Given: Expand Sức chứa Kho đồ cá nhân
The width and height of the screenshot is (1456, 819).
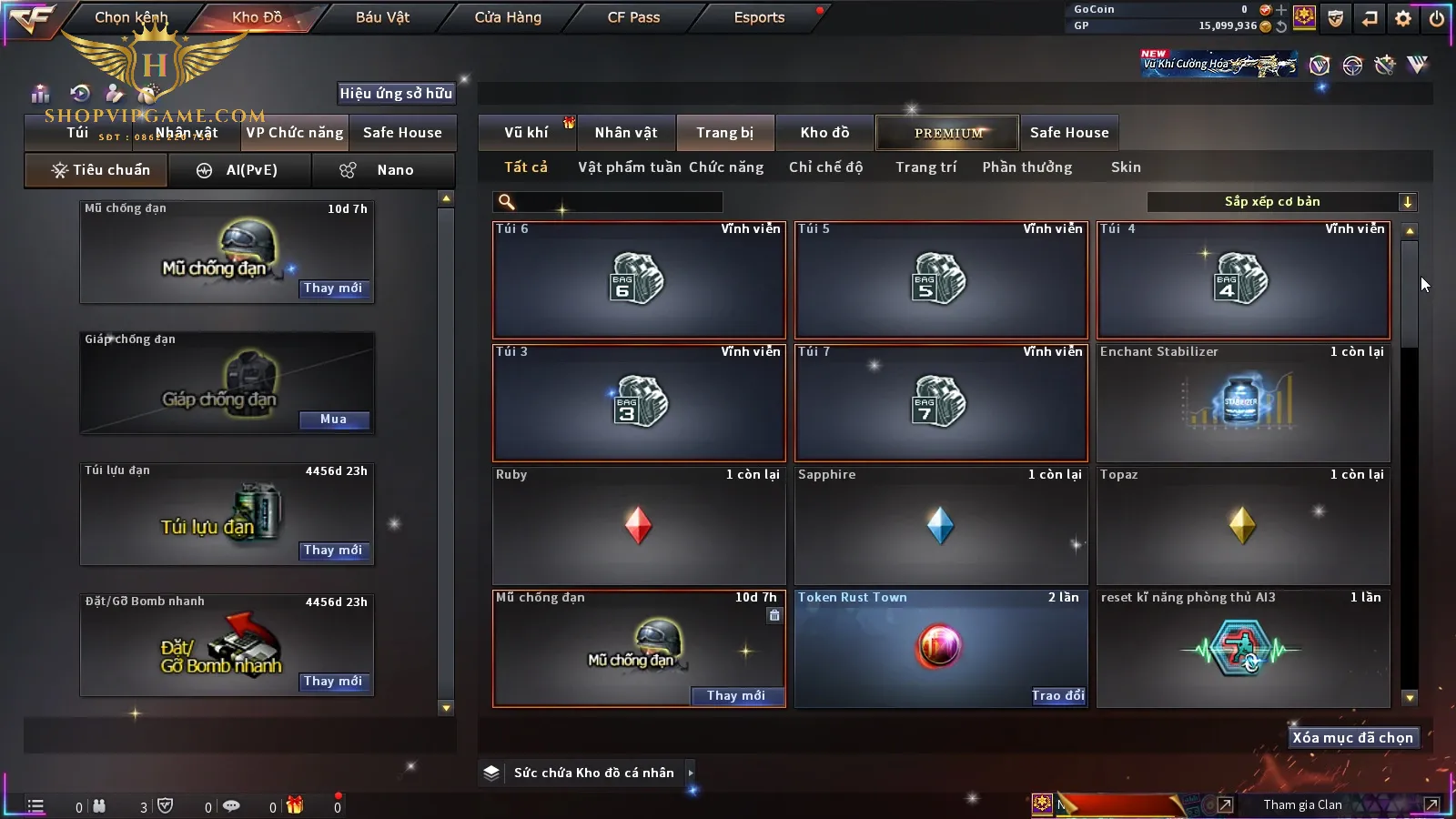Looking at the screenshot, I should 691,773.
